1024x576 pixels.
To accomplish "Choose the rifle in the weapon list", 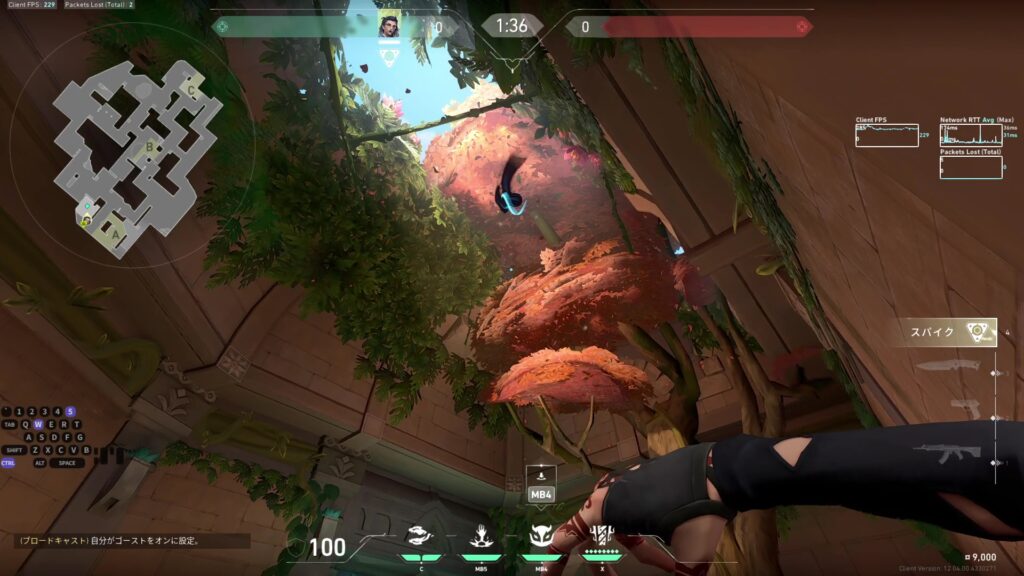I will click(947, 455).
